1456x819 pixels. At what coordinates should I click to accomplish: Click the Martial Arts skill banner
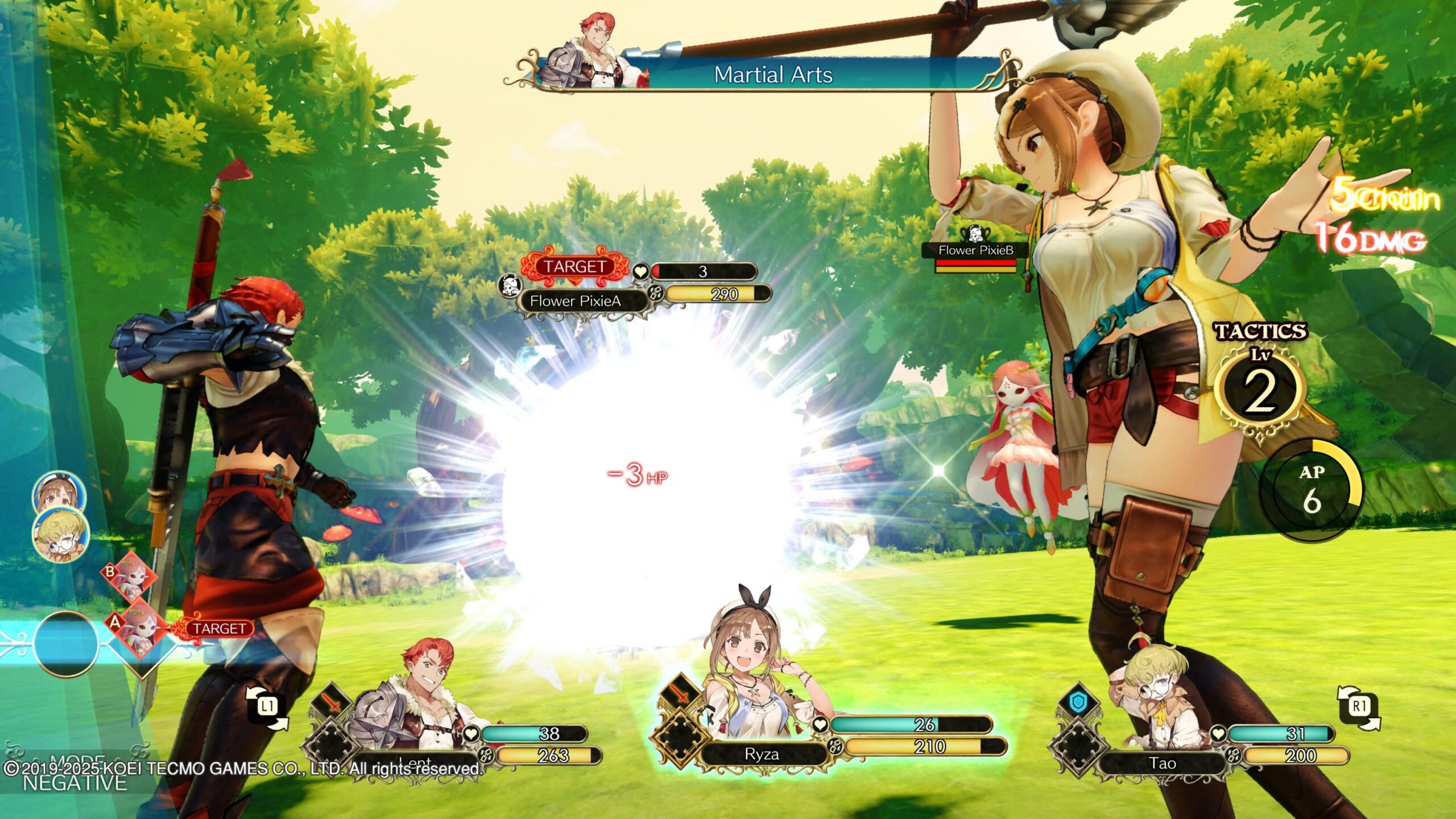click(772, 75)
